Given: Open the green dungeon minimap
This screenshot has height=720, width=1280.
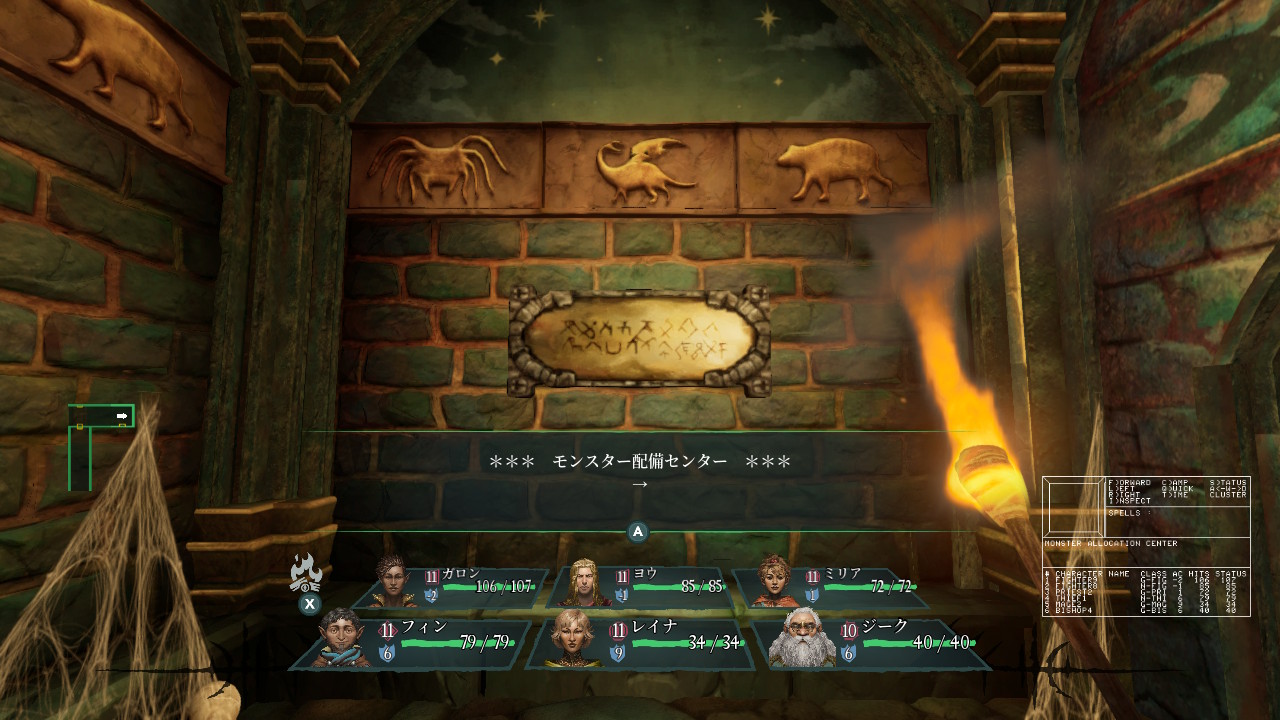Looking at the screenshot, I should pos(100,445).
